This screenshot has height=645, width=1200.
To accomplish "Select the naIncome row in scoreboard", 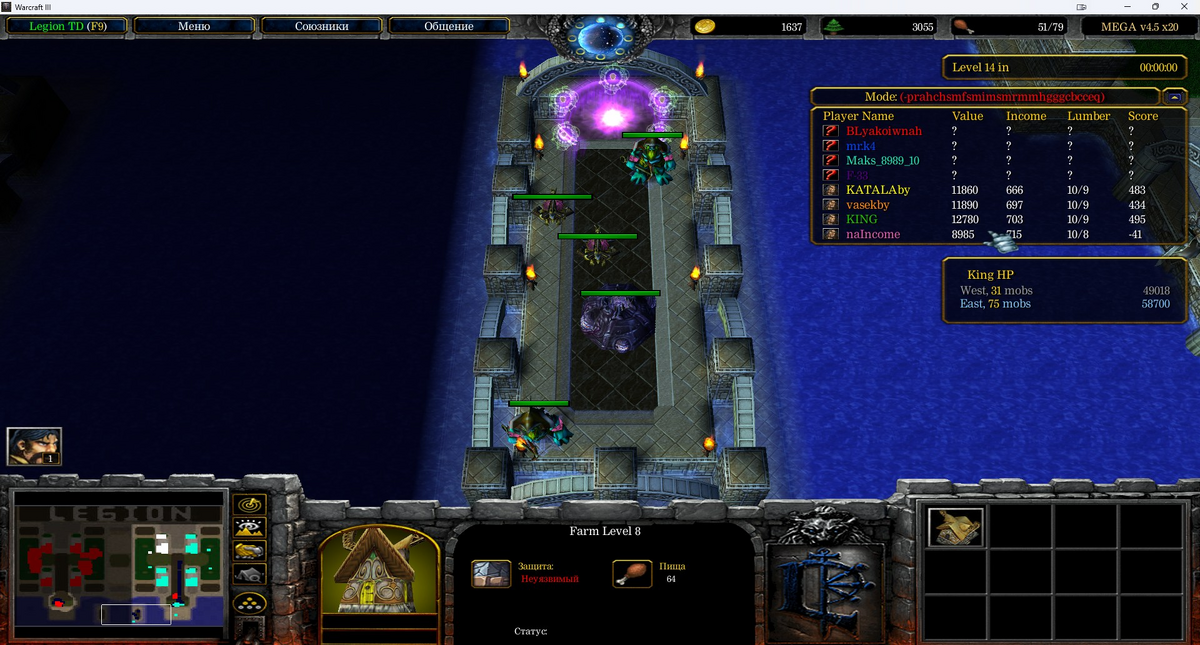I will [873, 234].
